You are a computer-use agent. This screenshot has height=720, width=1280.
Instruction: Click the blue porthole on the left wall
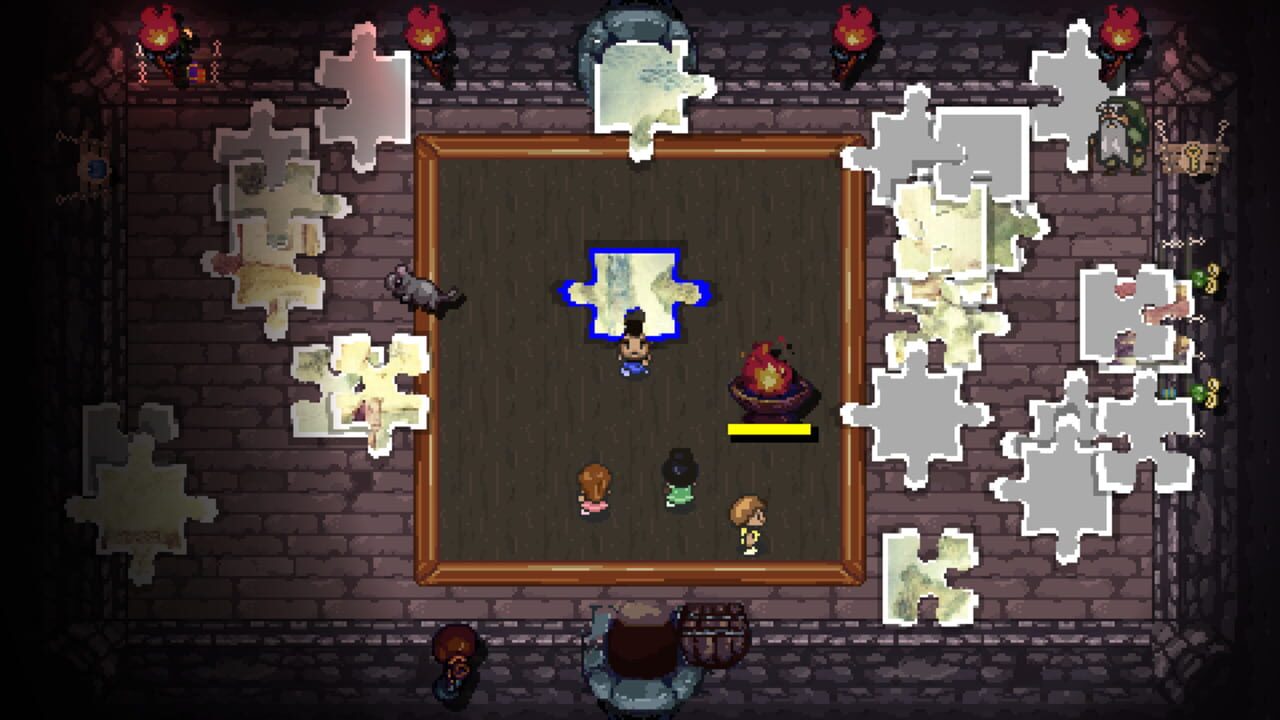coord(95,168)
